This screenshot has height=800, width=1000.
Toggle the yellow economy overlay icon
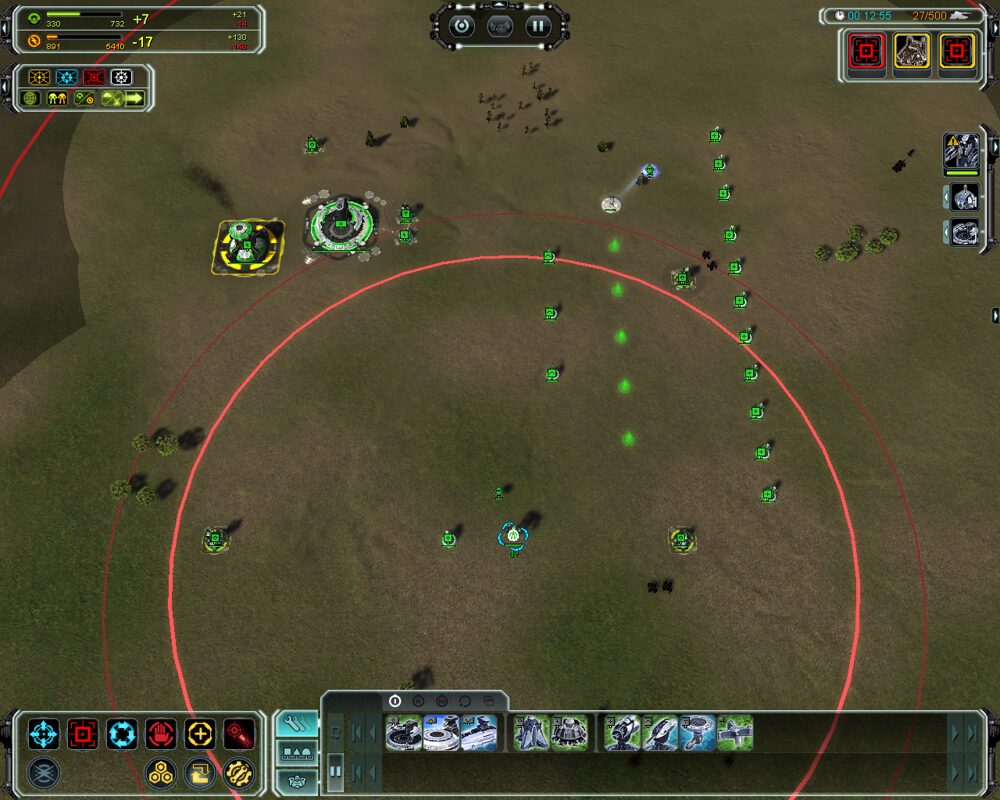point(39,77)
